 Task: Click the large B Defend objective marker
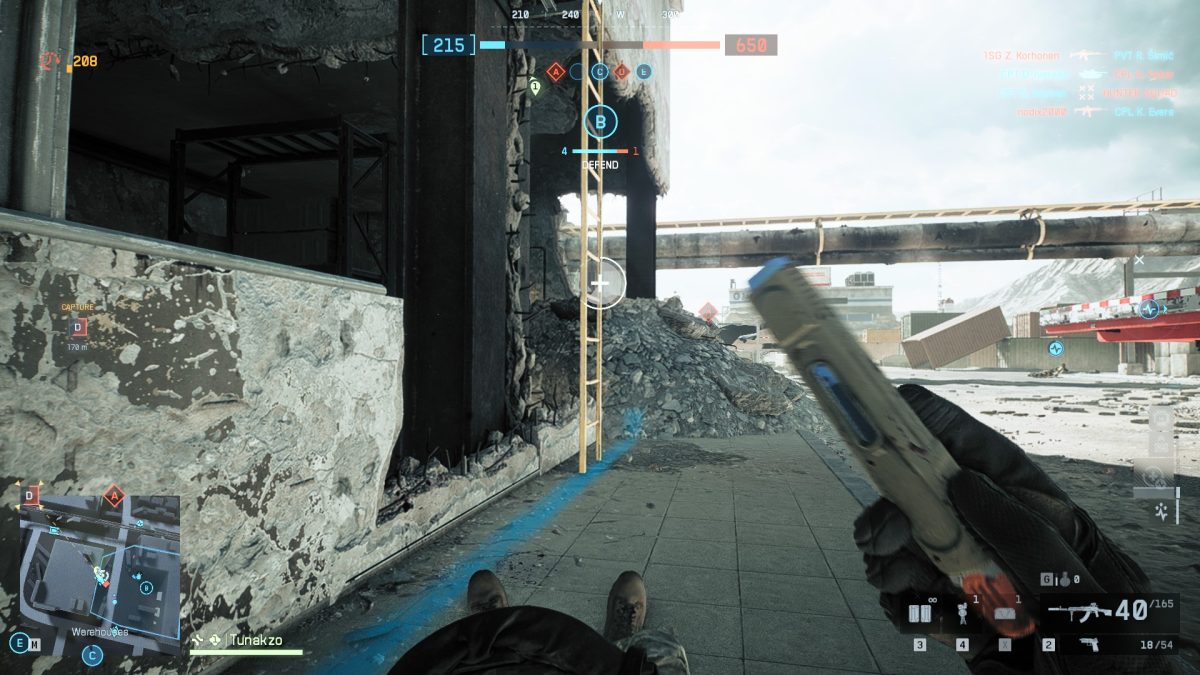pos(600,123)
